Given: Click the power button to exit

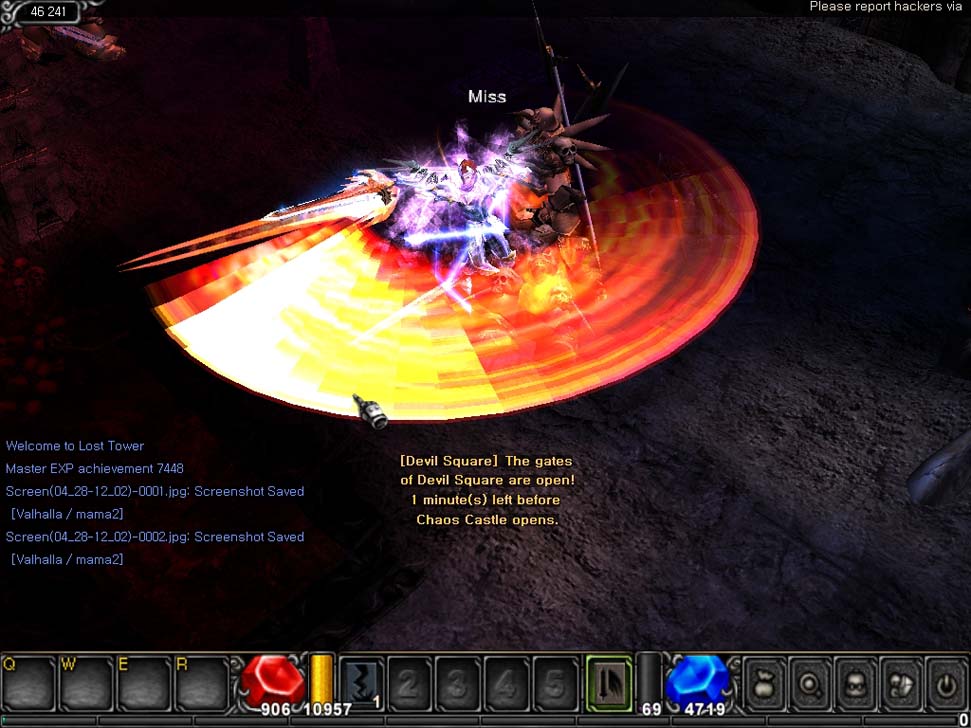Looking at the screenshot, I should click(946, 684).
